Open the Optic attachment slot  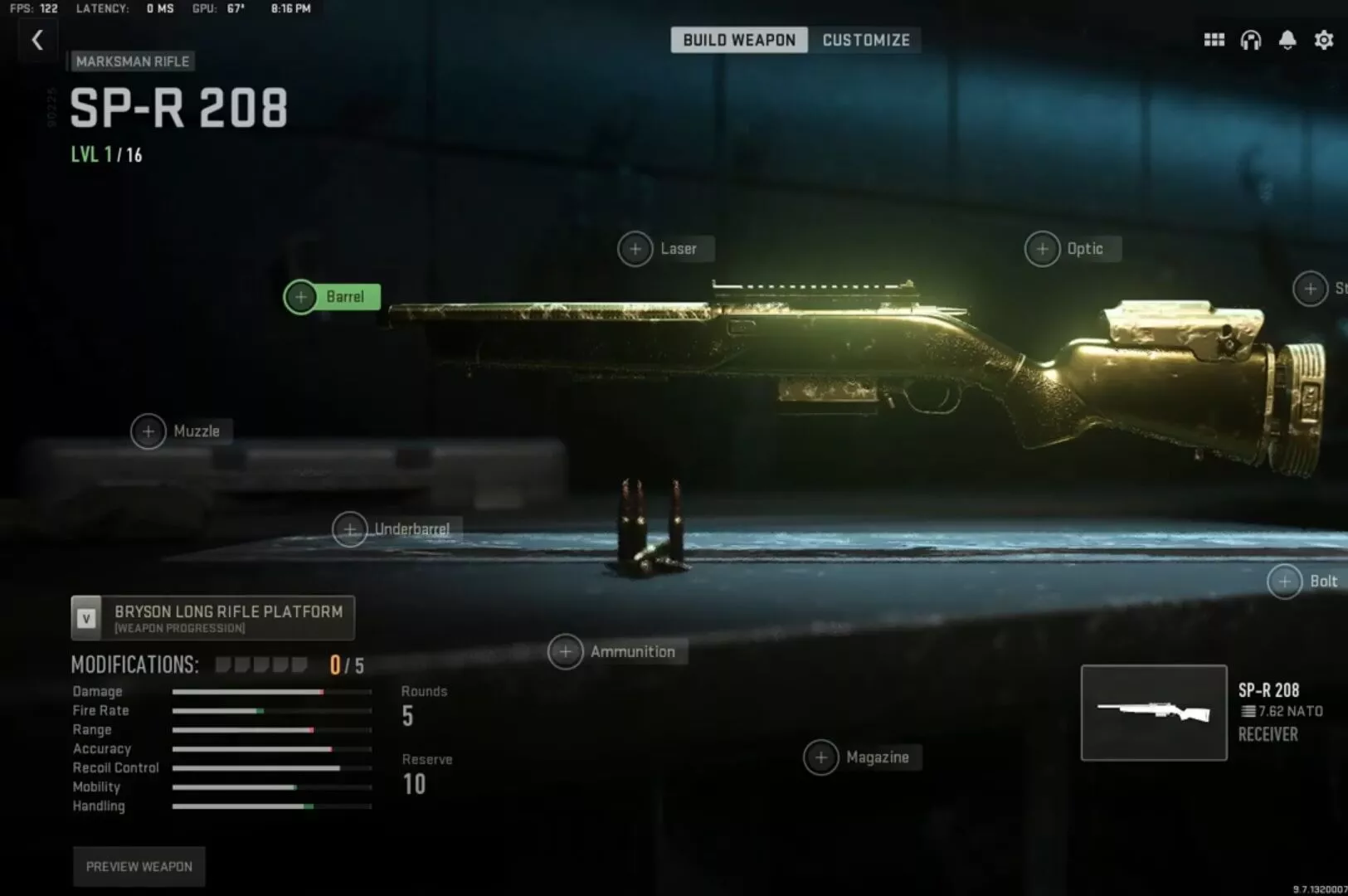pos(1044,248)
